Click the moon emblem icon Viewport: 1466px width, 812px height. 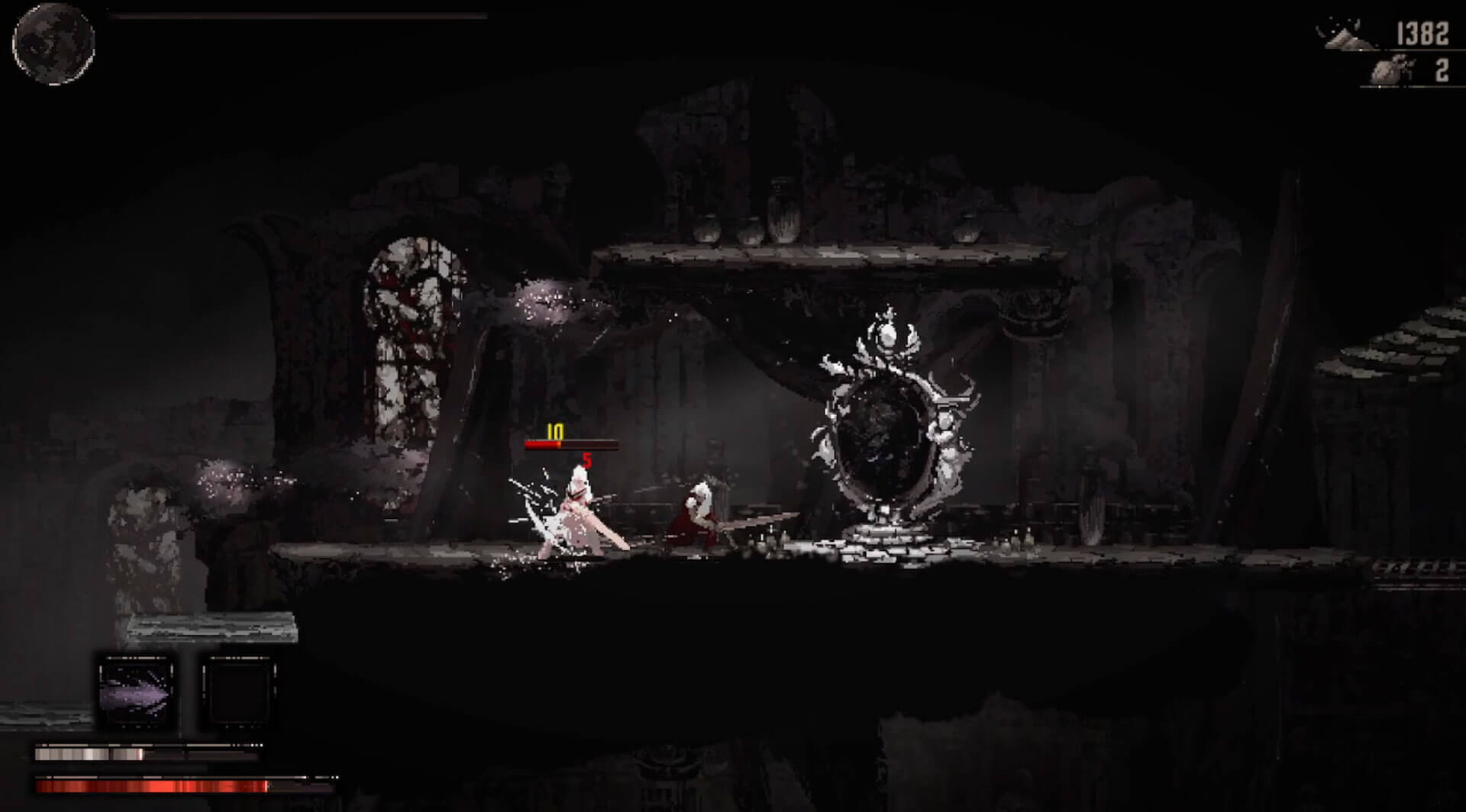point(53,43)
